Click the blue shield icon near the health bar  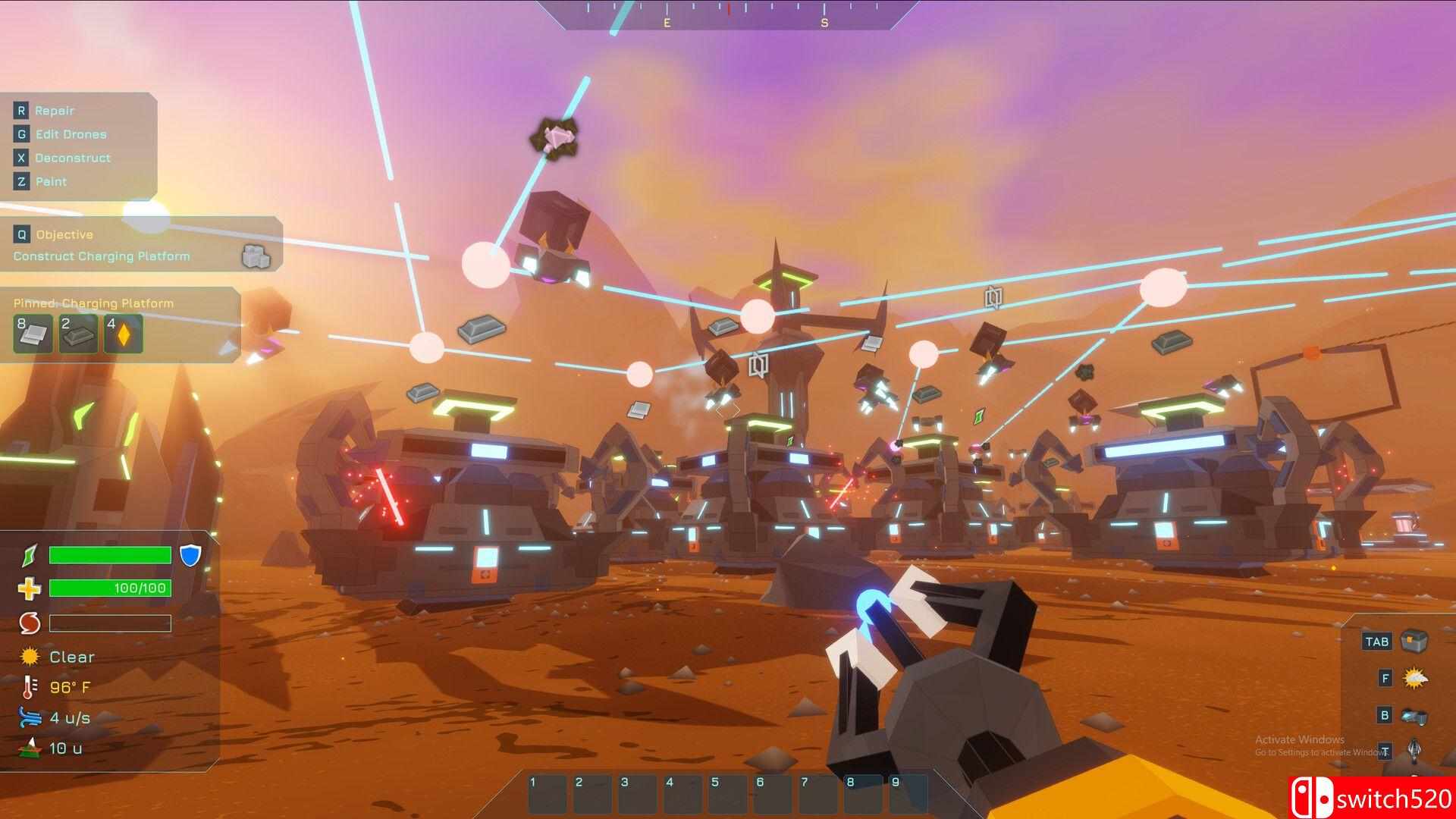pos(193,555)
